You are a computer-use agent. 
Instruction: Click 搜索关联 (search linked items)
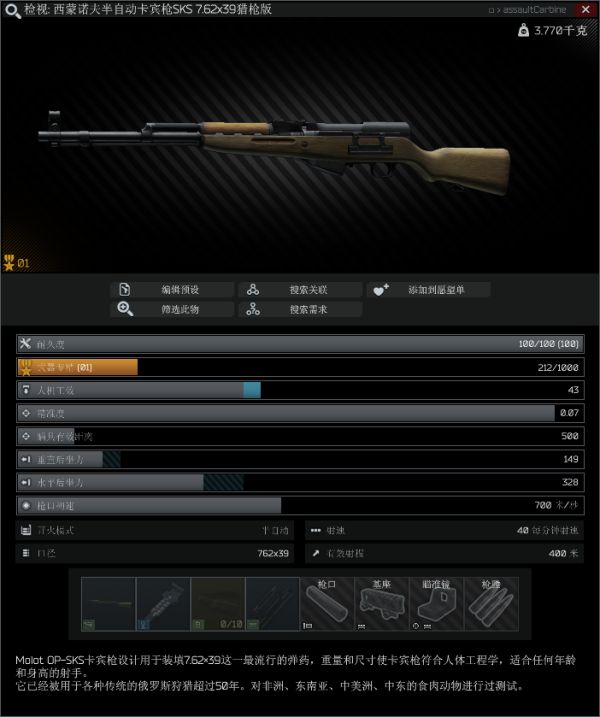[299, 290]
